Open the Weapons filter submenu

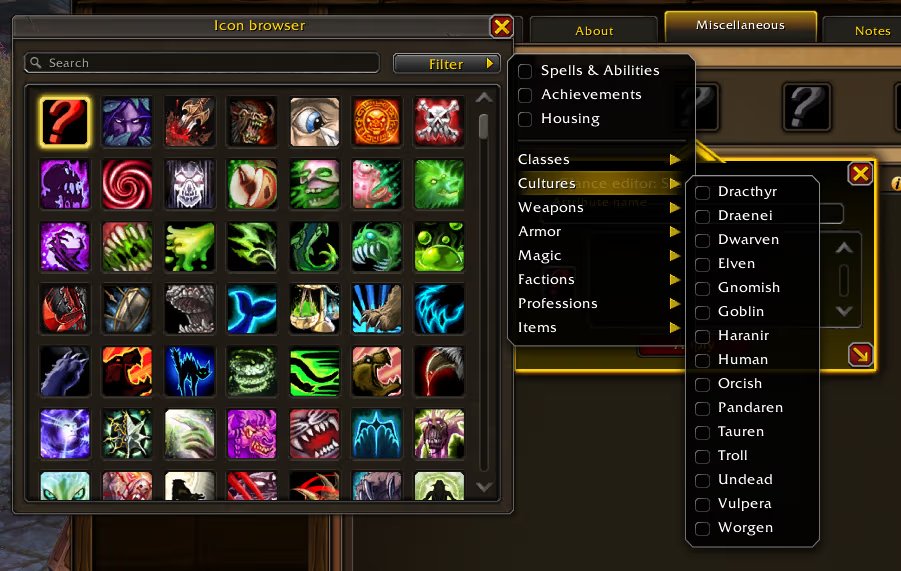click(x=598, y=208)
